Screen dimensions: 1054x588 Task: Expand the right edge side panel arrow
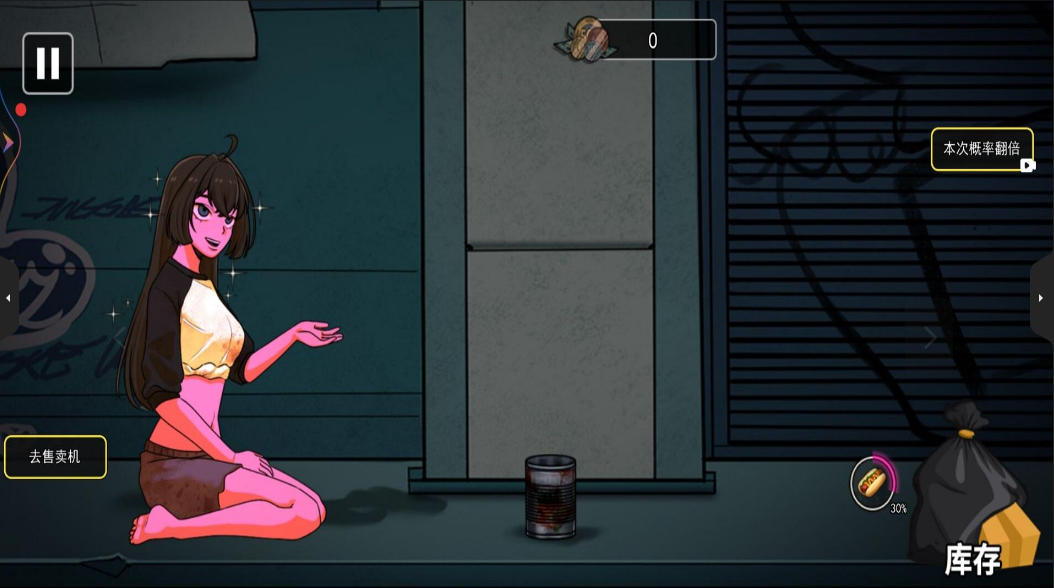coord(1041,298)
